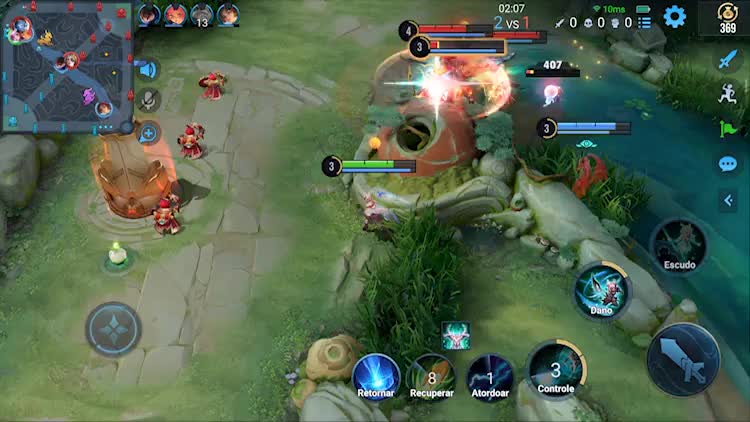Screen dimensions: 750x422
Task: Open the scoreboard list icon
Action: (645, 22)
